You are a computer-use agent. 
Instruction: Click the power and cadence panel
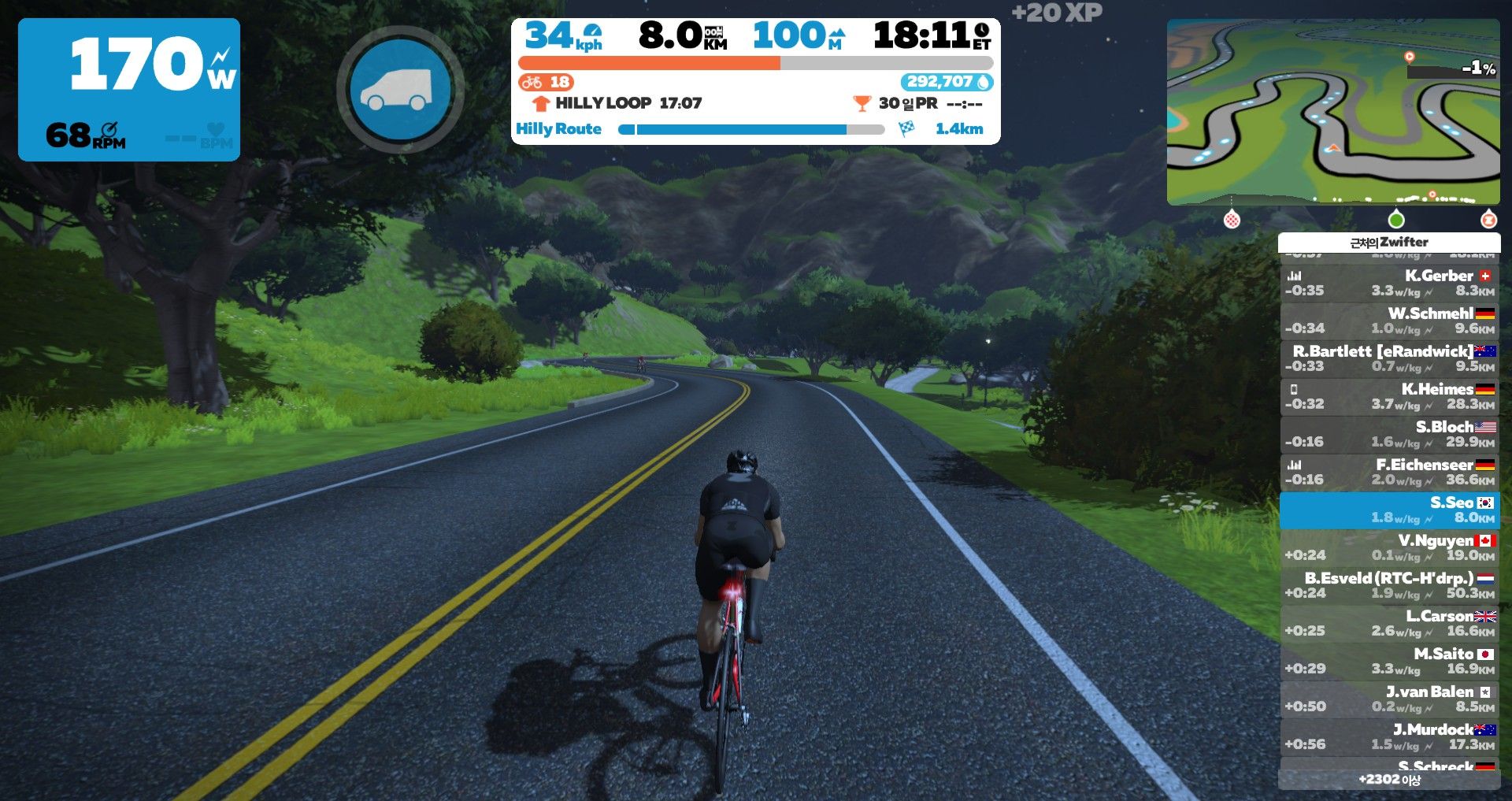click(129, 90)
